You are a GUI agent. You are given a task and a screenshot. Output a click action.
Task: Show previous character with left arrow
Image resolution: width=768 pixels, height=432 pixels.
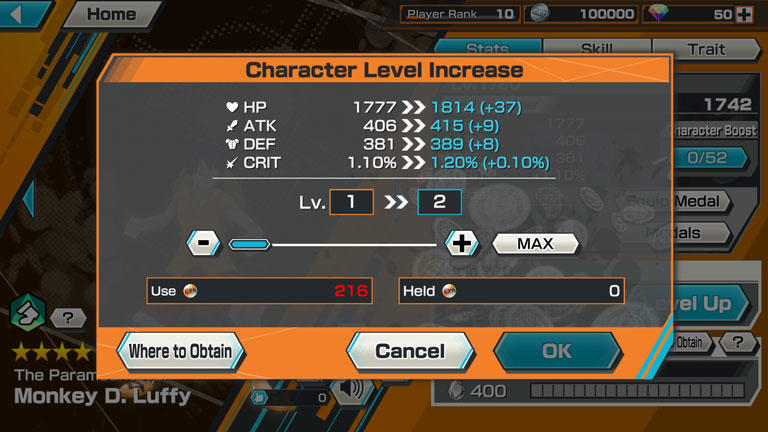(28, 198)
